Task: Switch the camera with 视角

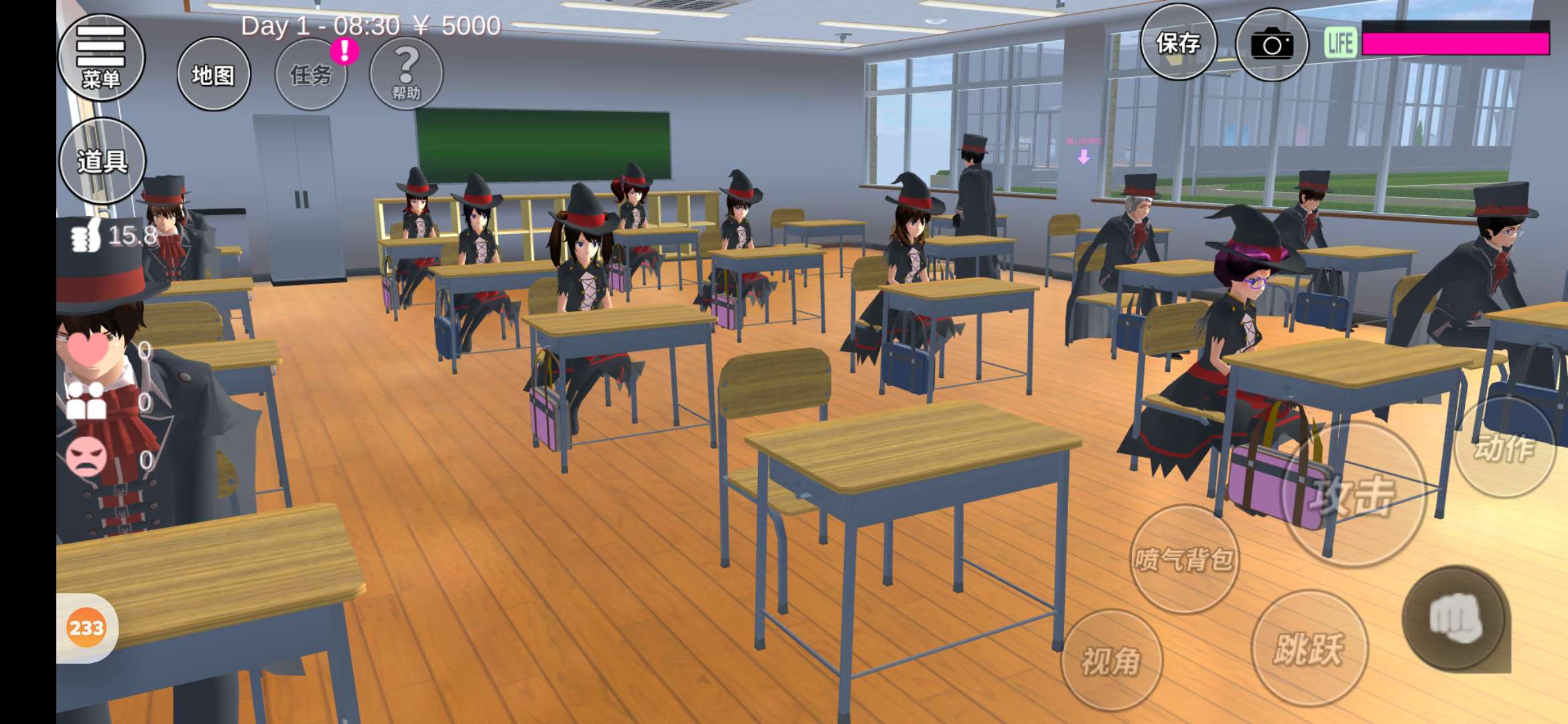Action: [x=1111, y=660]
